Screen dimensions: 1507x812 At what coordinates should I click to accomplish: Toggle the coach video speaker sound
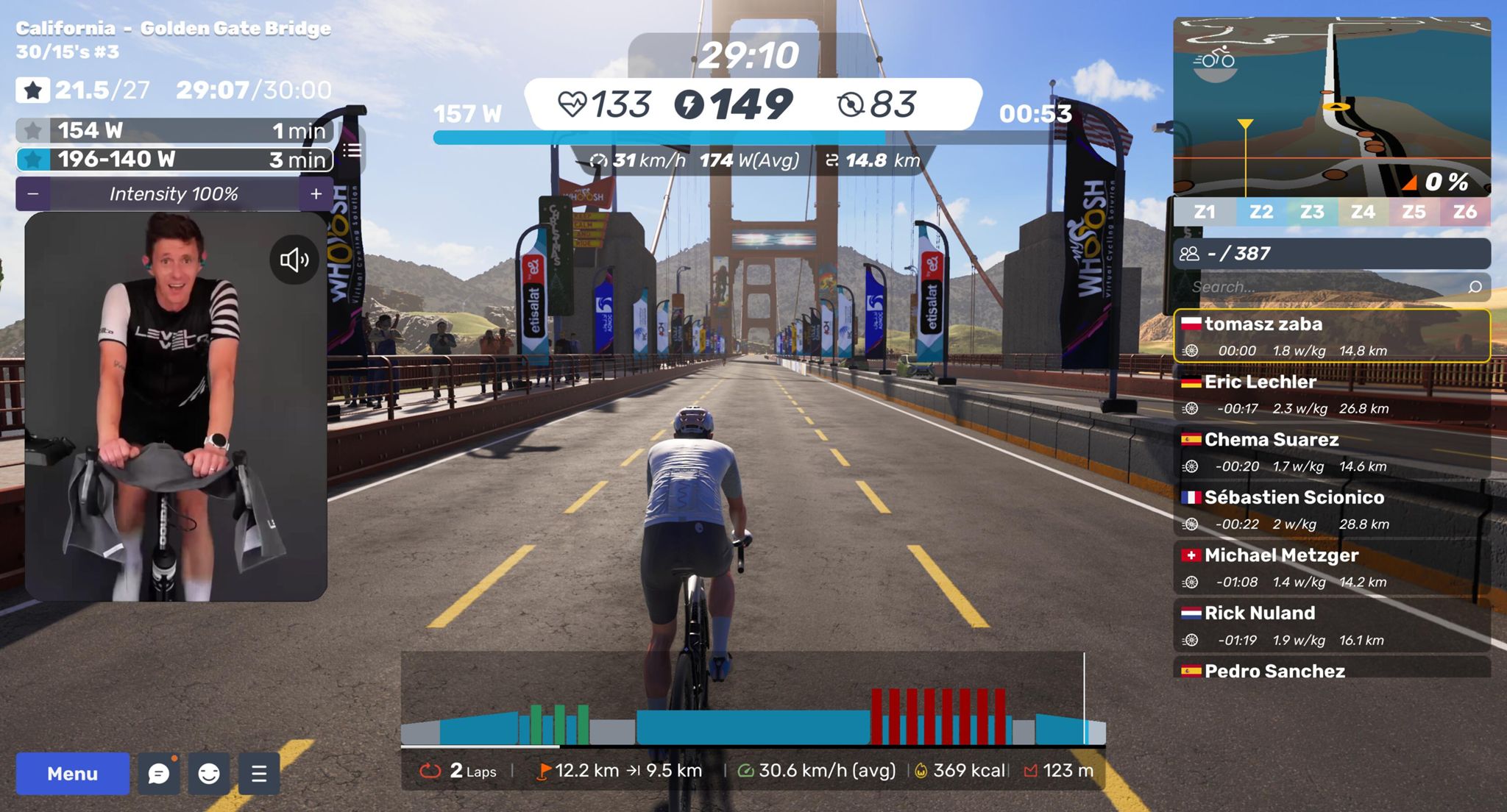click(294, 260)
